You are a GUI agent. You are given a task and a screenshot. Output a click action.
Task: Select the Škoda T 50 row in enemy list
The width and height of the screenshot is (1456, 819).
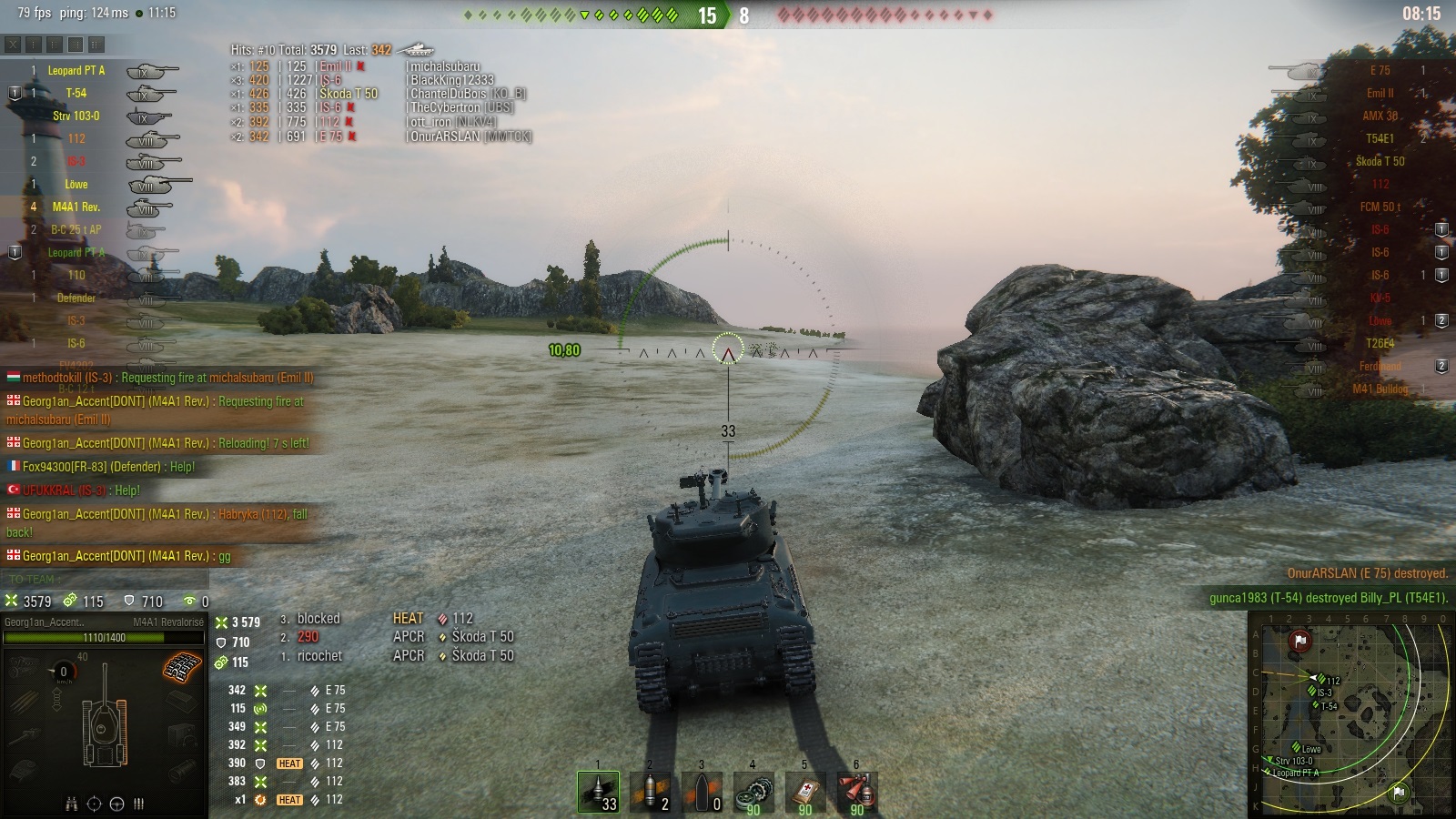pos(1380,161)
